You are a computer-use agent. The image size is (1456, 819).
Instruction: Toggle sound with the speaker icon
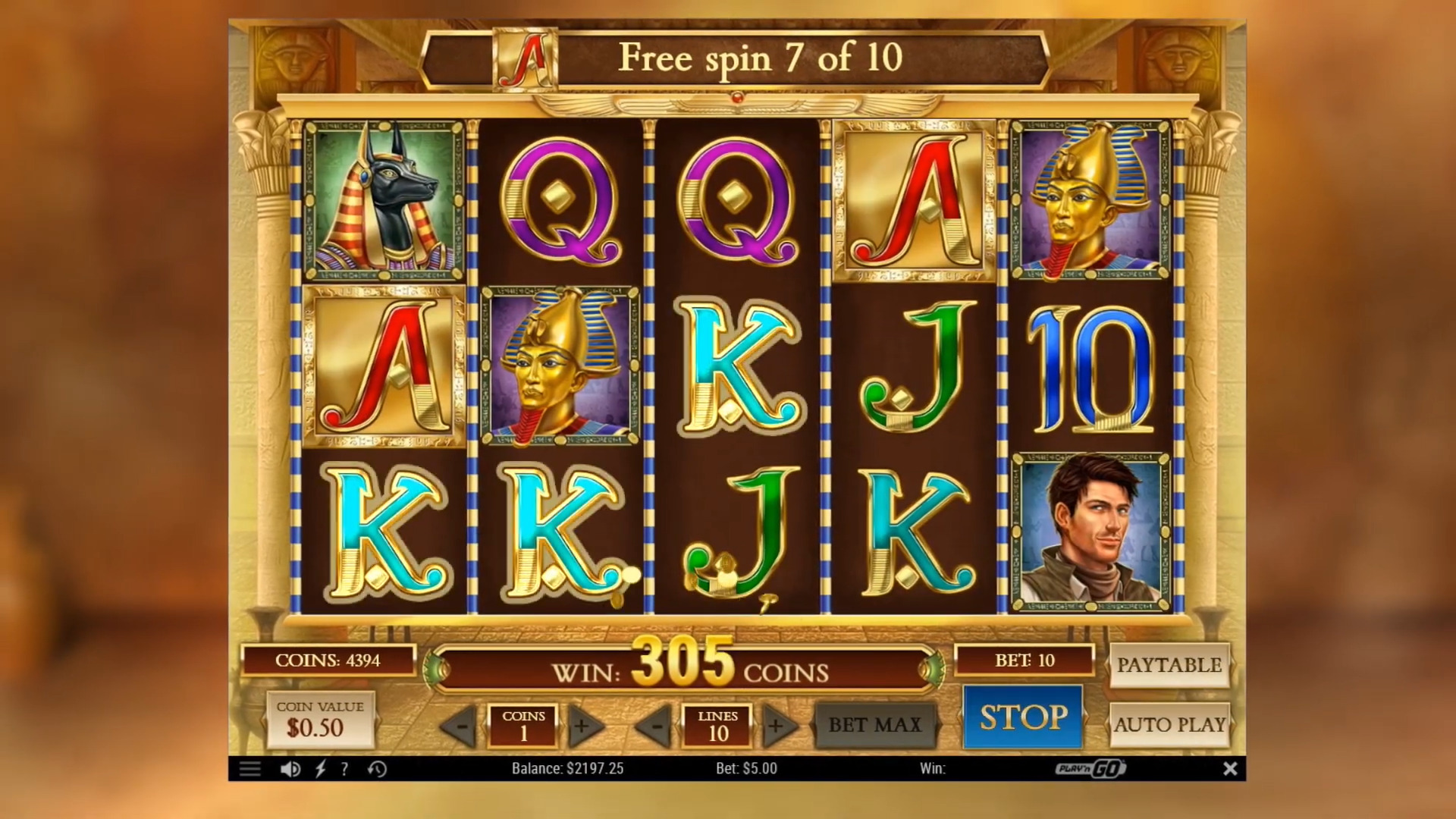coord(290,769)
